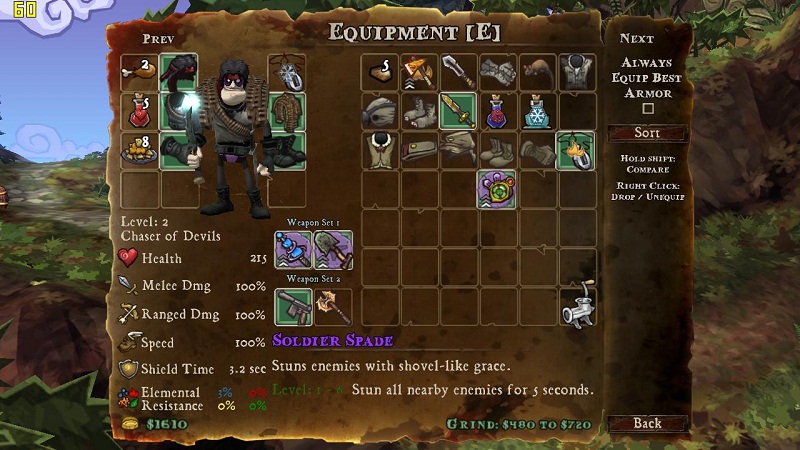Screen dimensions: 800x450
Task: Select the snowflake potion in inventory
Action: tap(536, 111)
